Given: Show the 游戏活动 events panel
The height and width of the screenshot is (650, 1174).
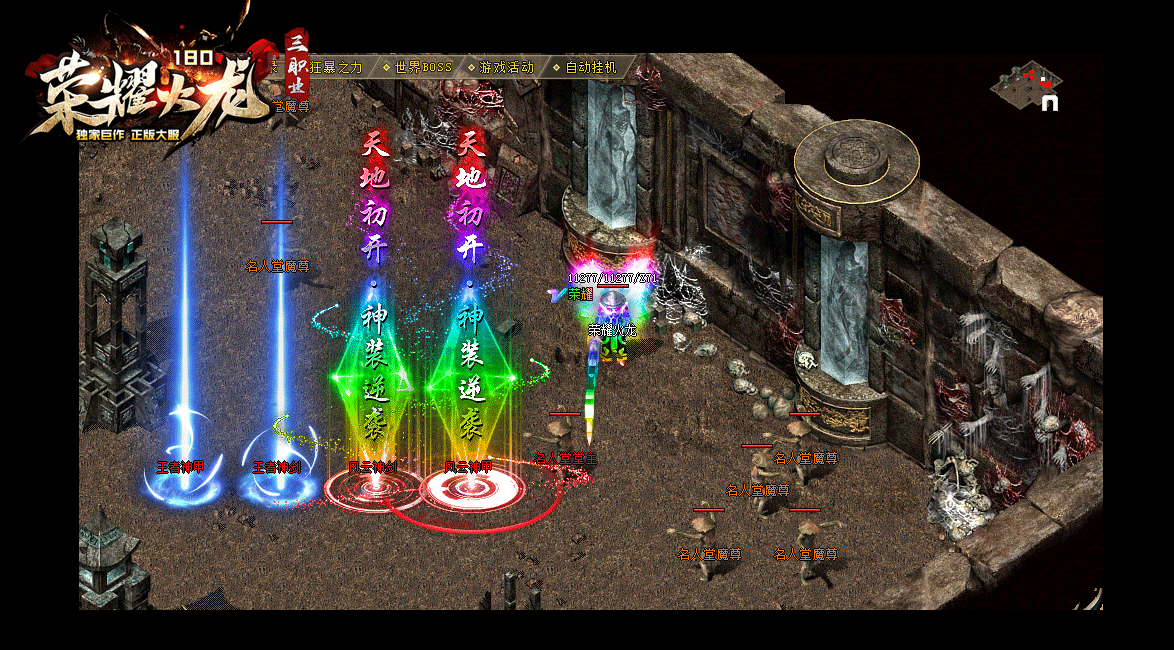Looking at the screenshot, I should [x=507, y=68].
